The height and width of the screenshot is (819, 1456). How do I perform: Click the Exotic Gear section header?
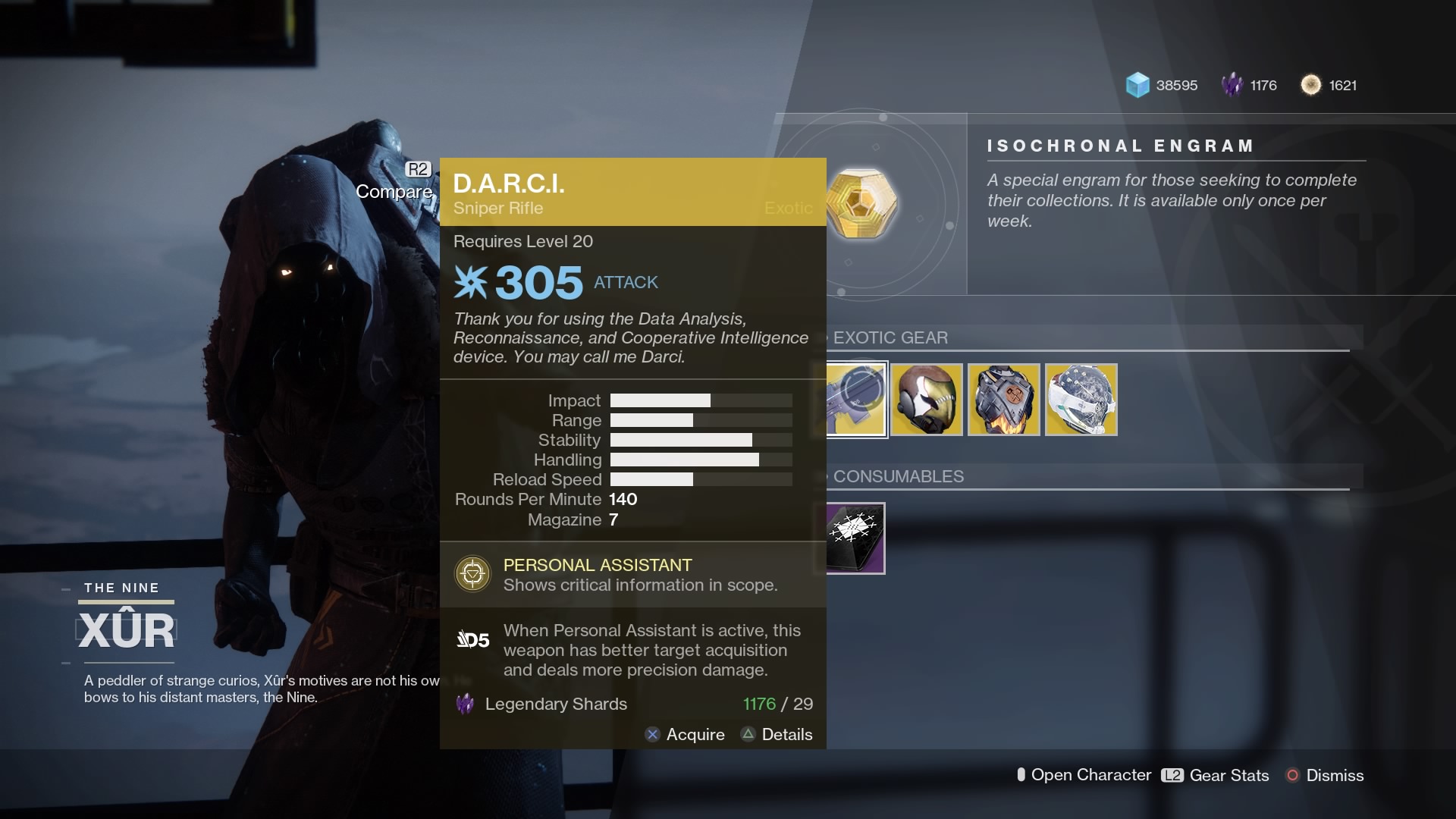point(891,338)
